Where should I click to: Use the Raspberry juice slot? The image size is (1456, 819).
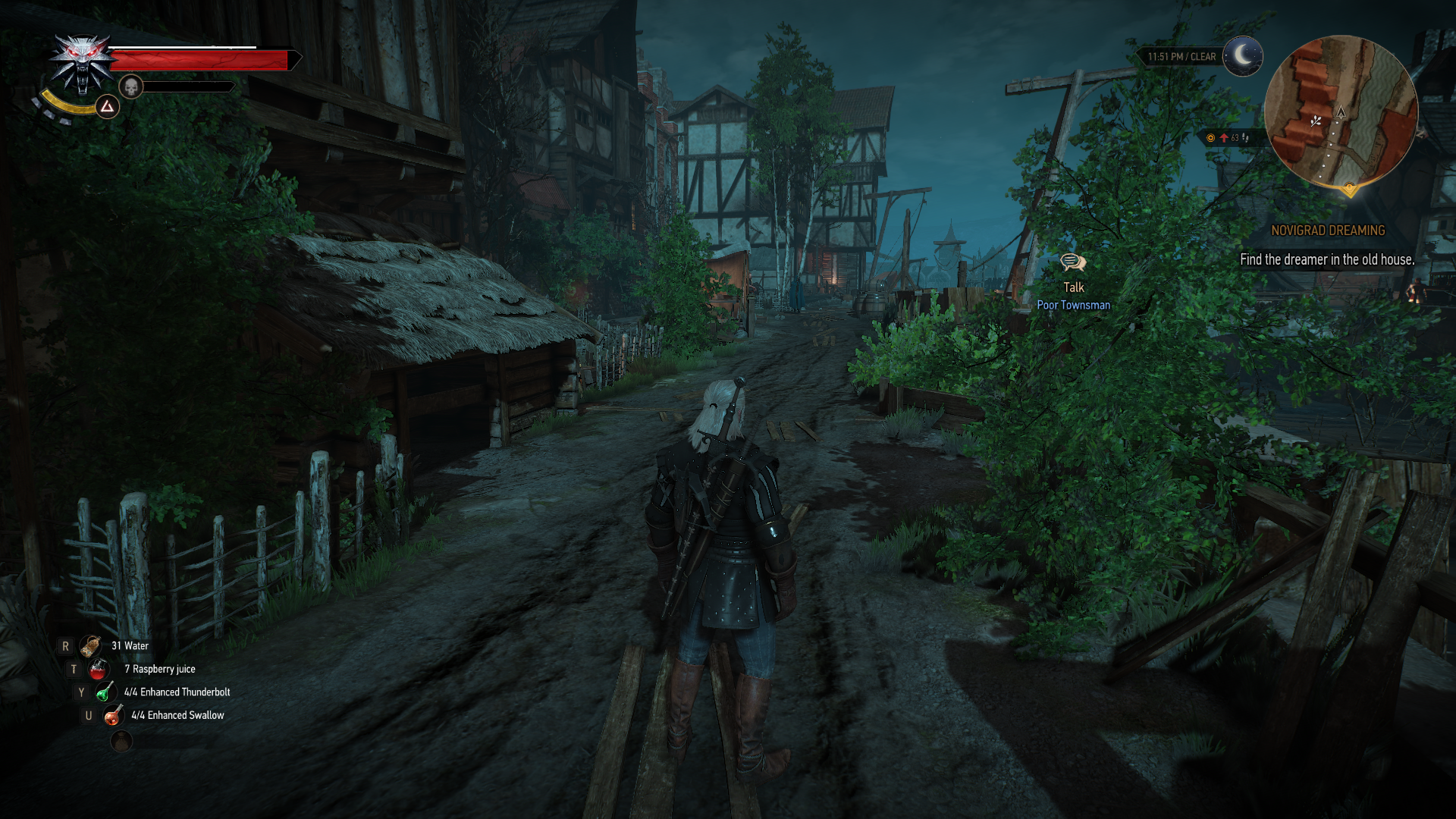coord(99,669)
